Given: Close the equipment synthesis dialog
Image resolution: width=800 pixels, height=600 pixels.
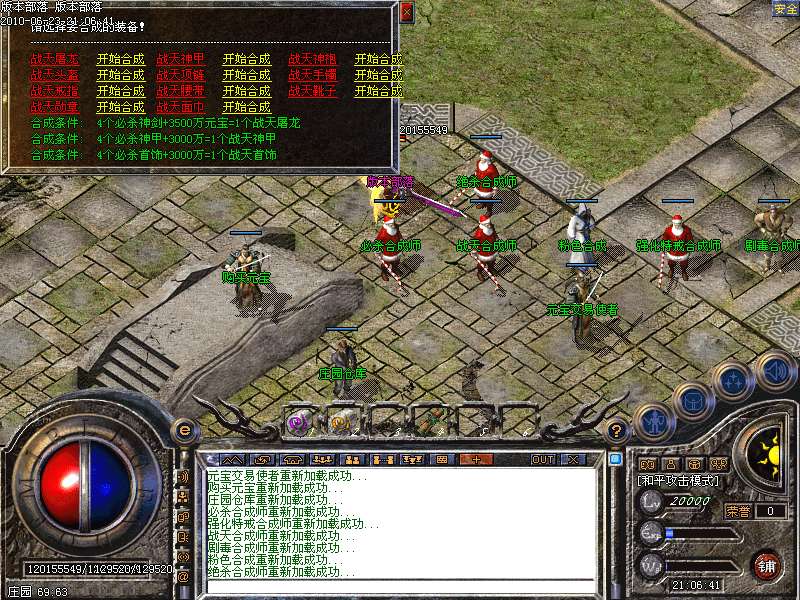Looking at the screenshot, I should [405, 13].
